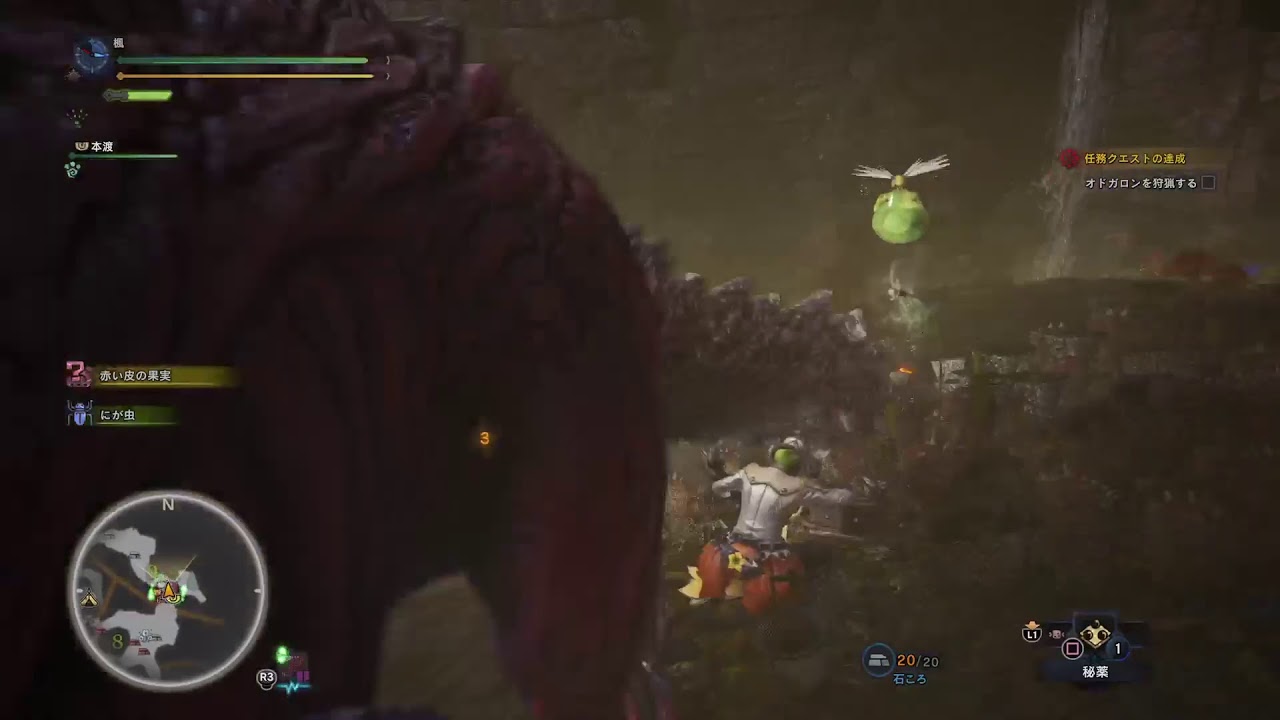
Task: Click the sharpness gauge sword icon
Action: coord(116,95)
